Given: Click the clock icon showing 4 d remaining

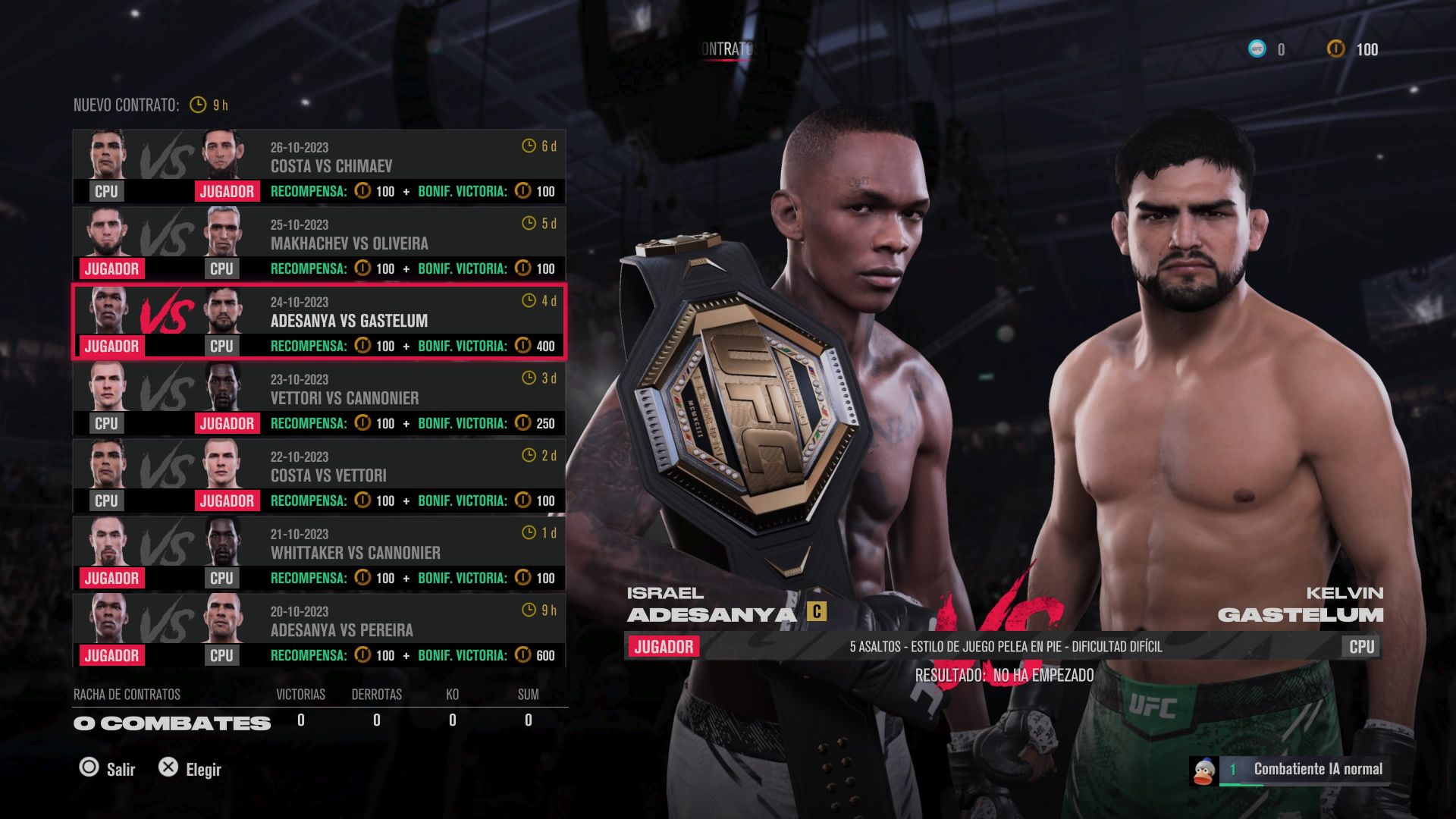Looking at the screenshot, I should (529, 301).
